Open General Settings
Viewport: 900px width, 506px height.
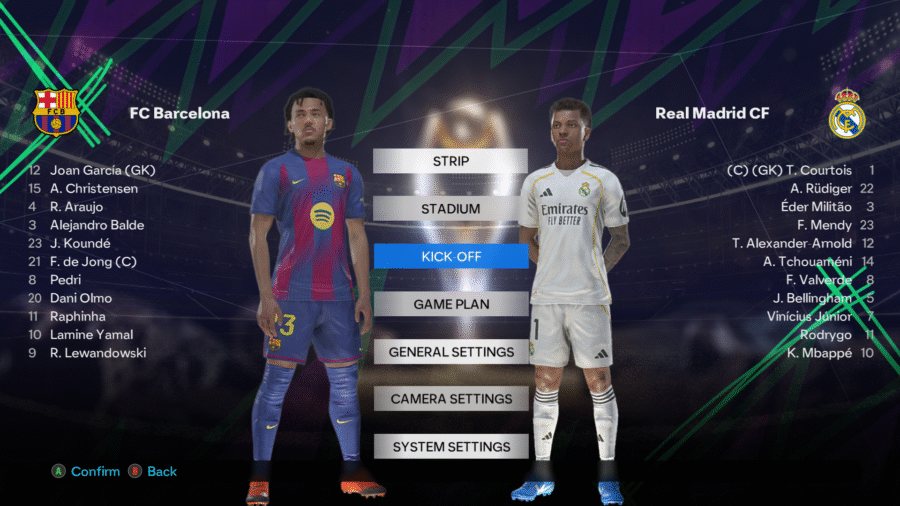pos(450,352)
